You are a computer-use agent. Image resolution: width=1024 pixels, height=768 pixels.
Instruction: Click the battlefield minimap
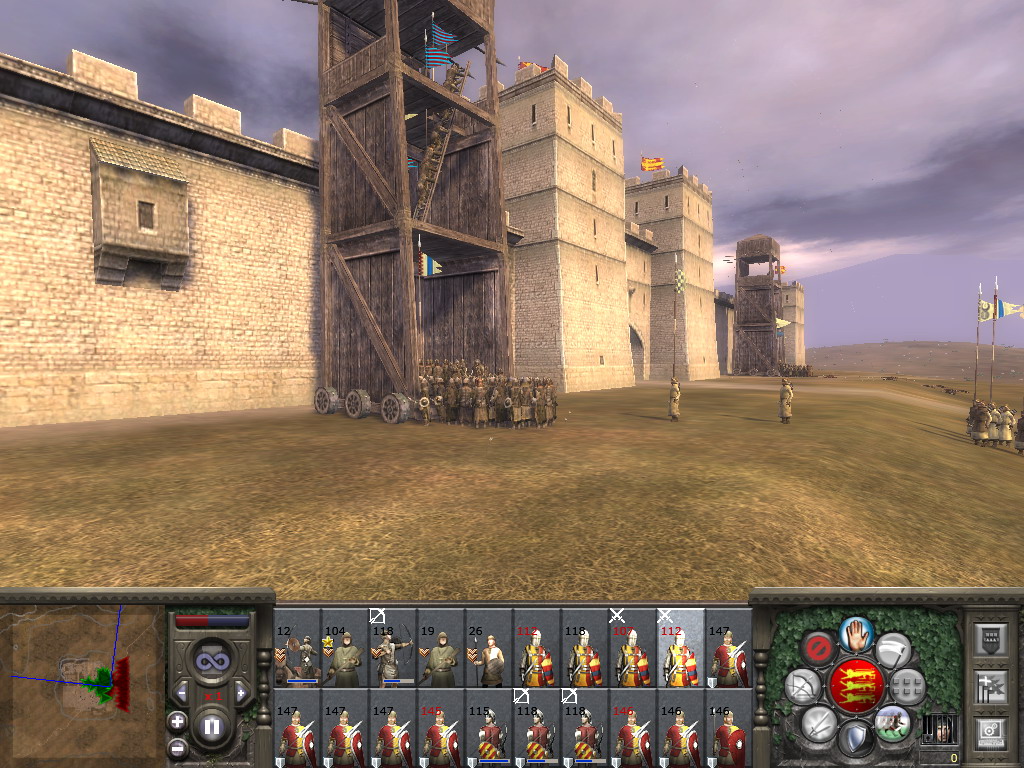pos(83,680)
